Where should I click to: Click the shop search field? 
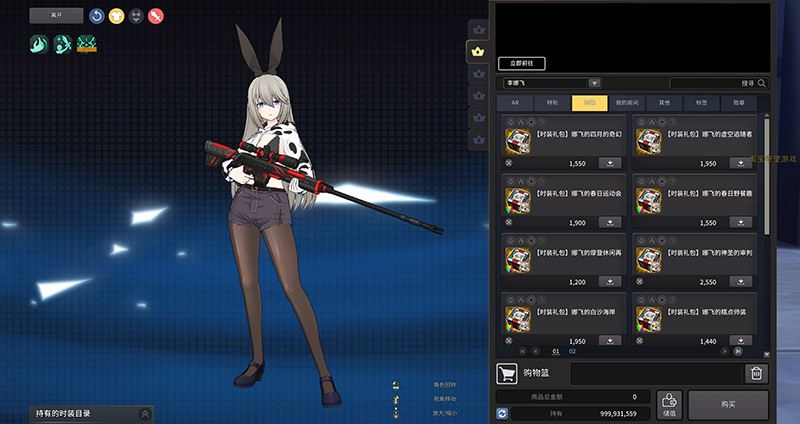click(x=714, y=83)
